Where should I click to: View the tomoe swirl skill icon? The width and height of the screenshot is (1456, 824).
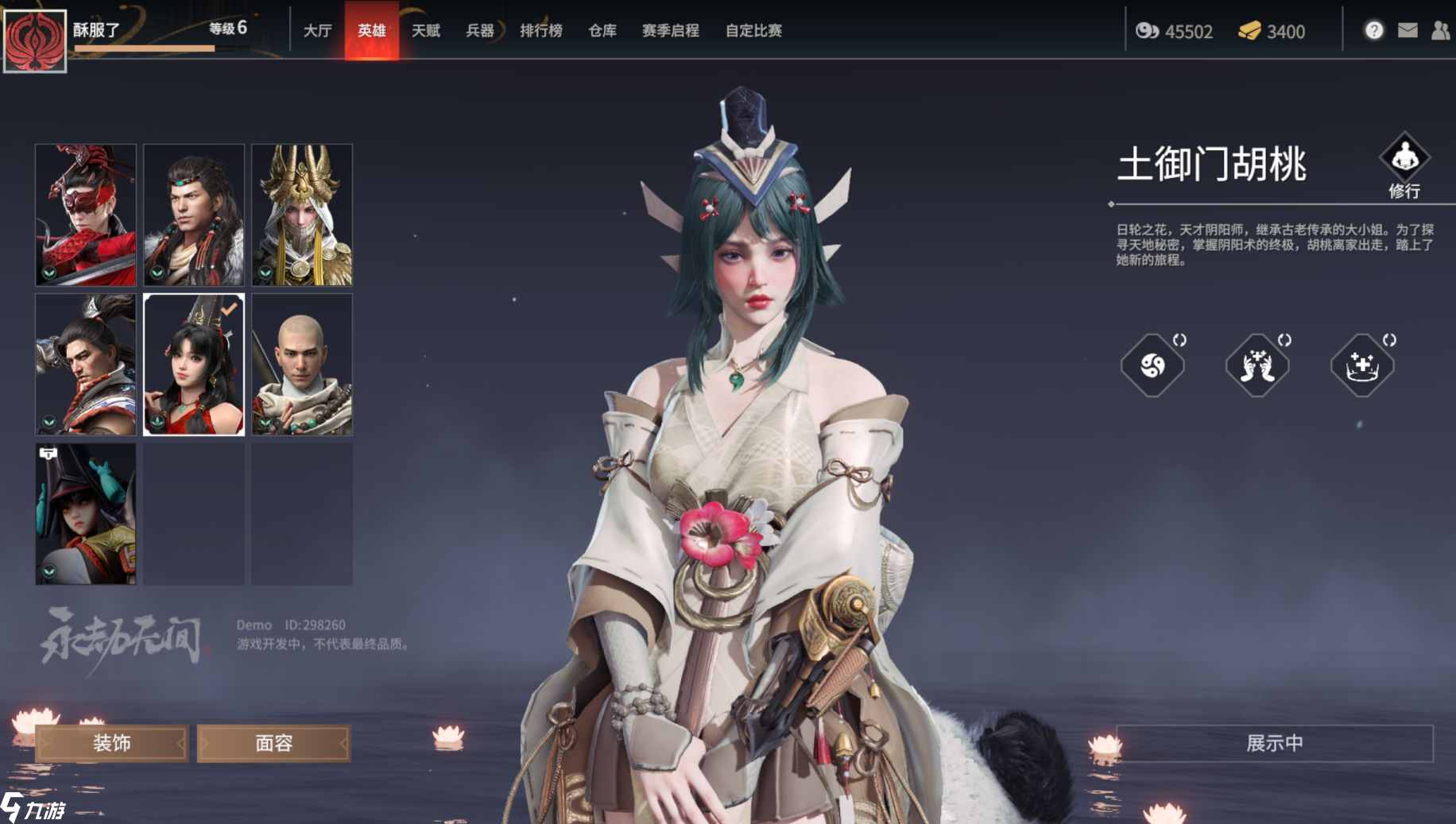(1152, 366)
